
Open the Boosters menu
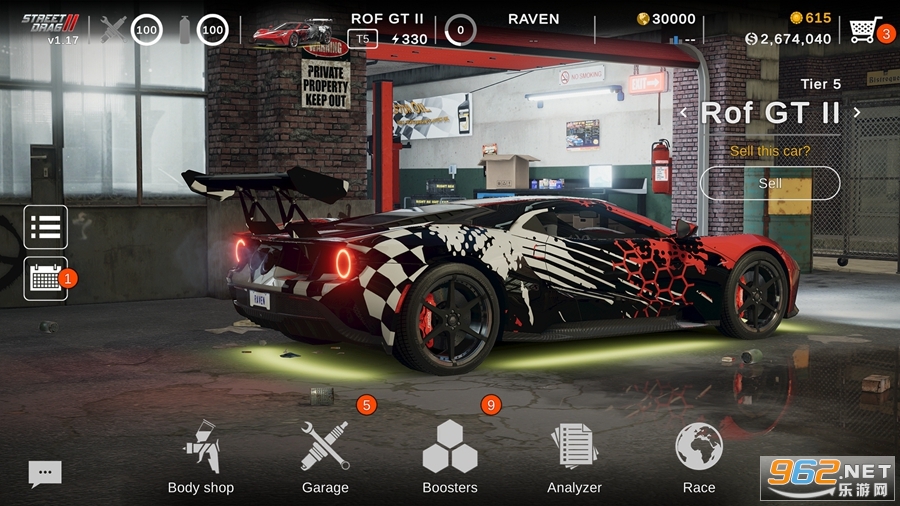click(x=450, y=457)
